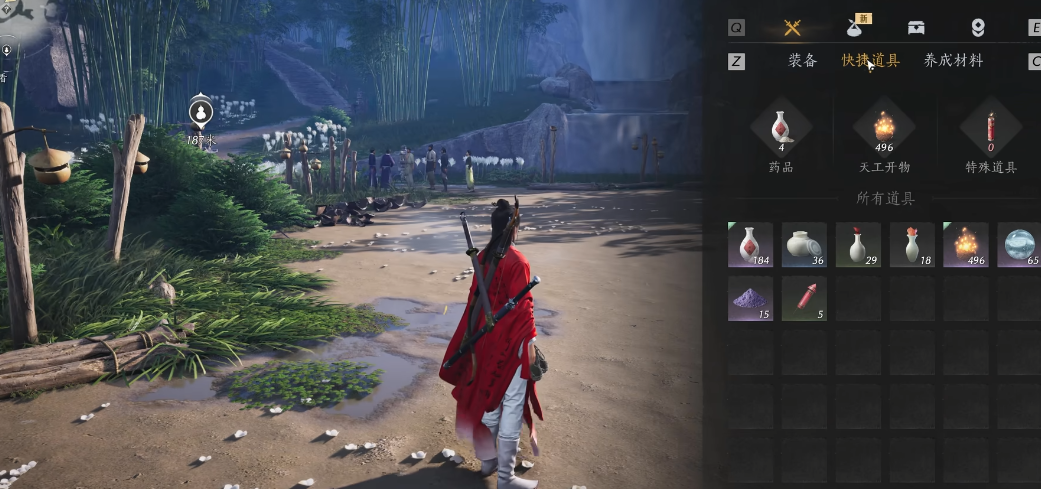Screen dimensions: 1041x489
Task: Select the white lidded jar with 36
Action: click(x=804, y=245)
